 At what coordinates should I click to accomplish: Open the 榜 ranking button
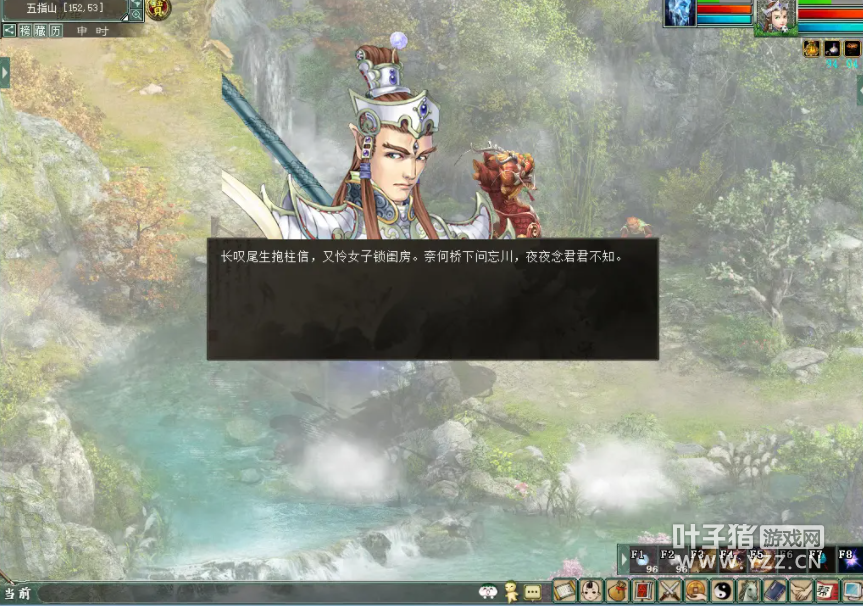(24, 31)
